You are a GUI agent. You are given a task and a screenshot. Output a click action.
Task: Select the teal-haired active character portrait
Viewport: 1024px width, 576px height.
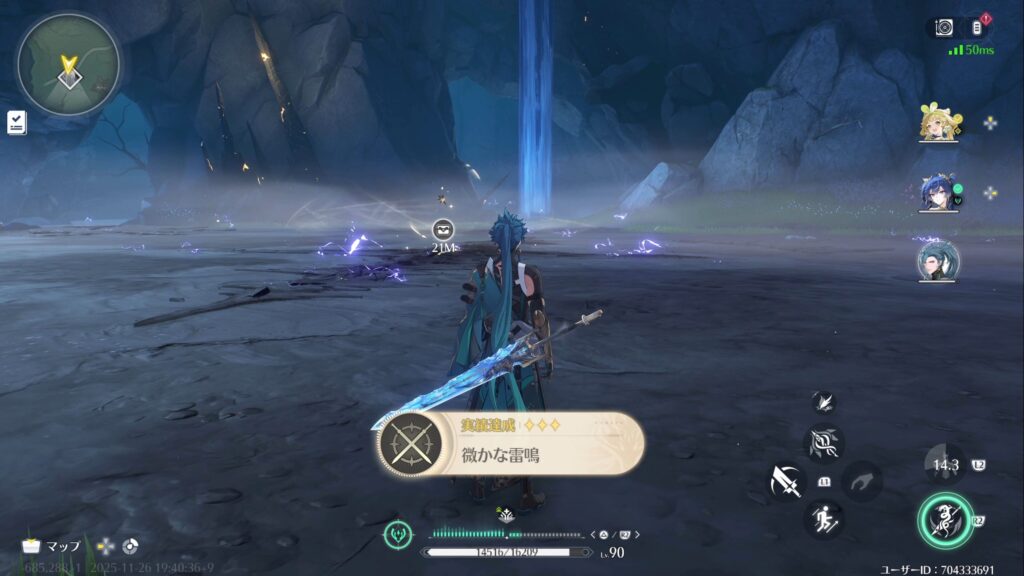pyautogui.click(x=938, y=261)
